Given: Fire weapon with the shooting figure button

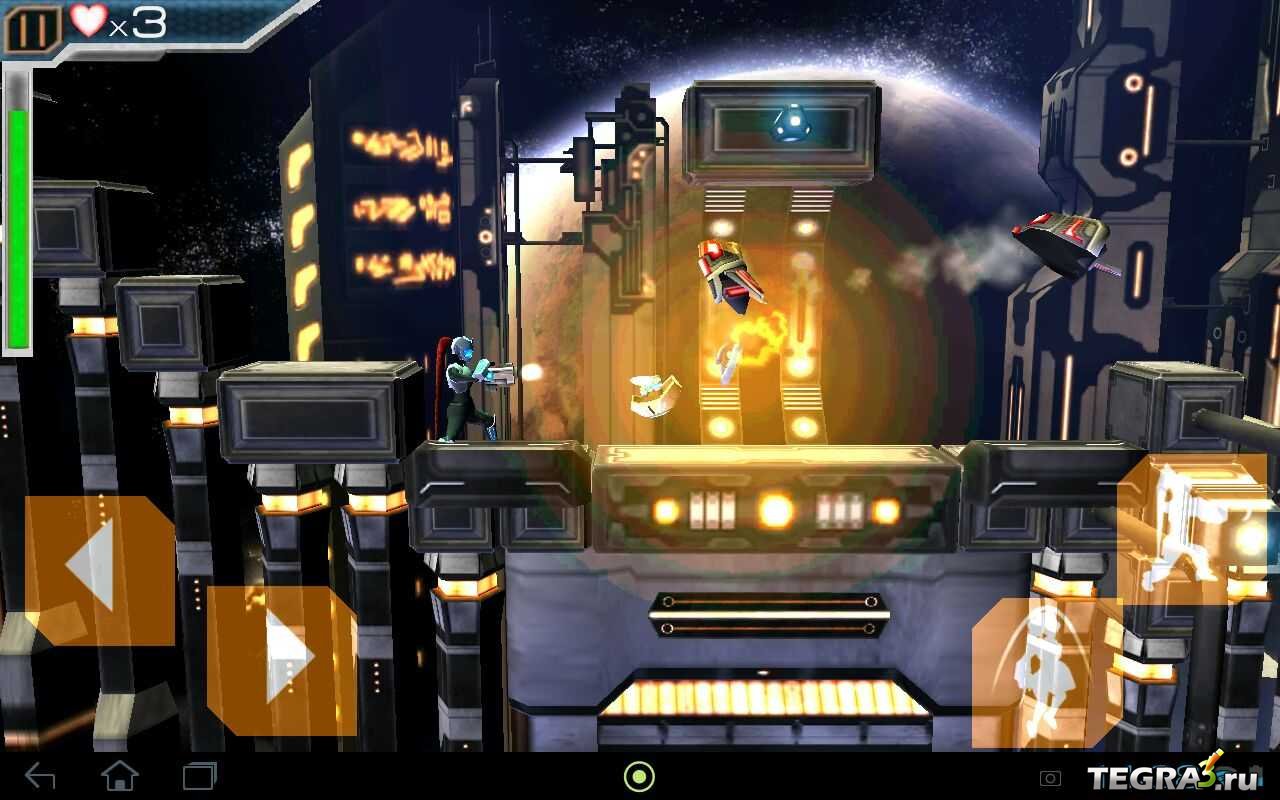Looking at the screenshot, I should tap(1192, 530).
